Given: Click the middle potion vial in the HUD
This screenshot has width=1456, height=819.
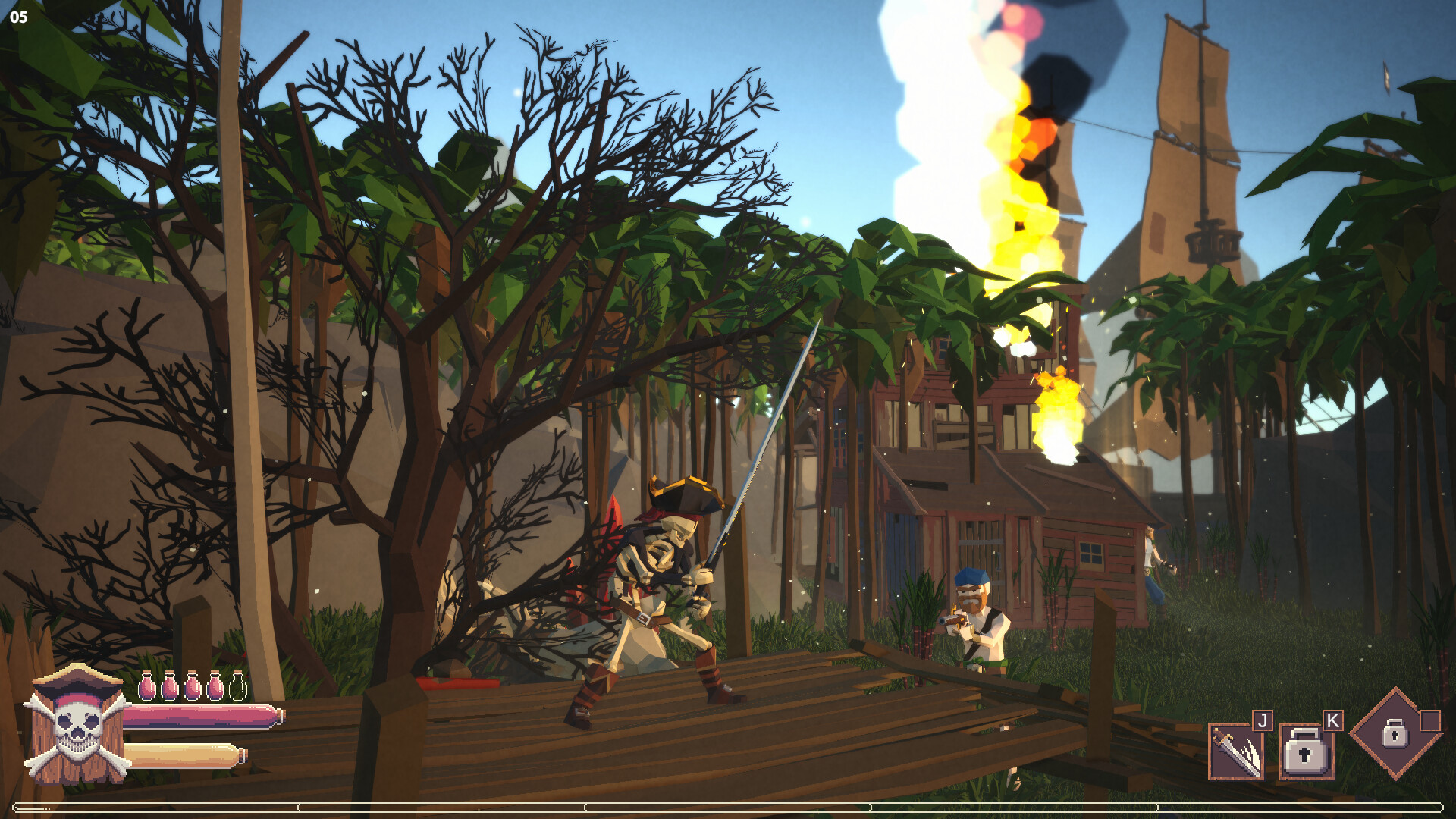Looking at the screenshot, I should (x=192, y=686).
